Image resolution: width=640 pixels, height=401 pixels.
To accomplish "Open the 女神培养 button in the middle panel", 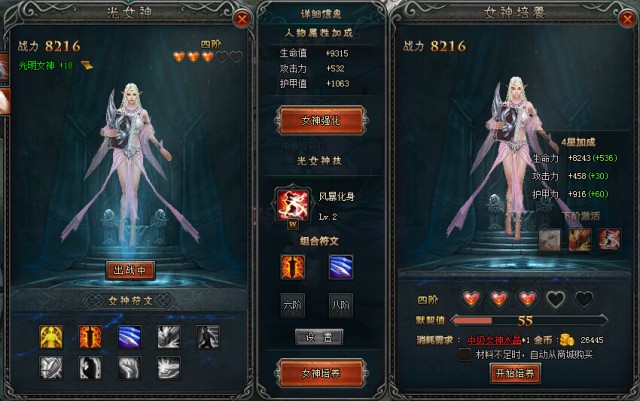I will click(322, 373).
